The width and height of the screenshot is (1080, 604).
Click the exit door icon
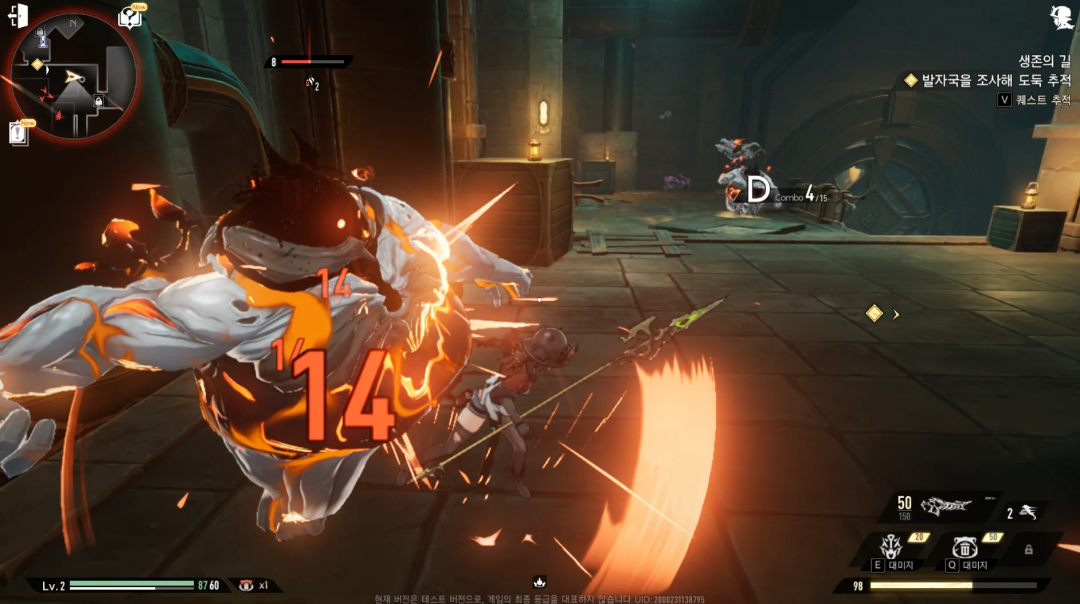pos(18,16)
